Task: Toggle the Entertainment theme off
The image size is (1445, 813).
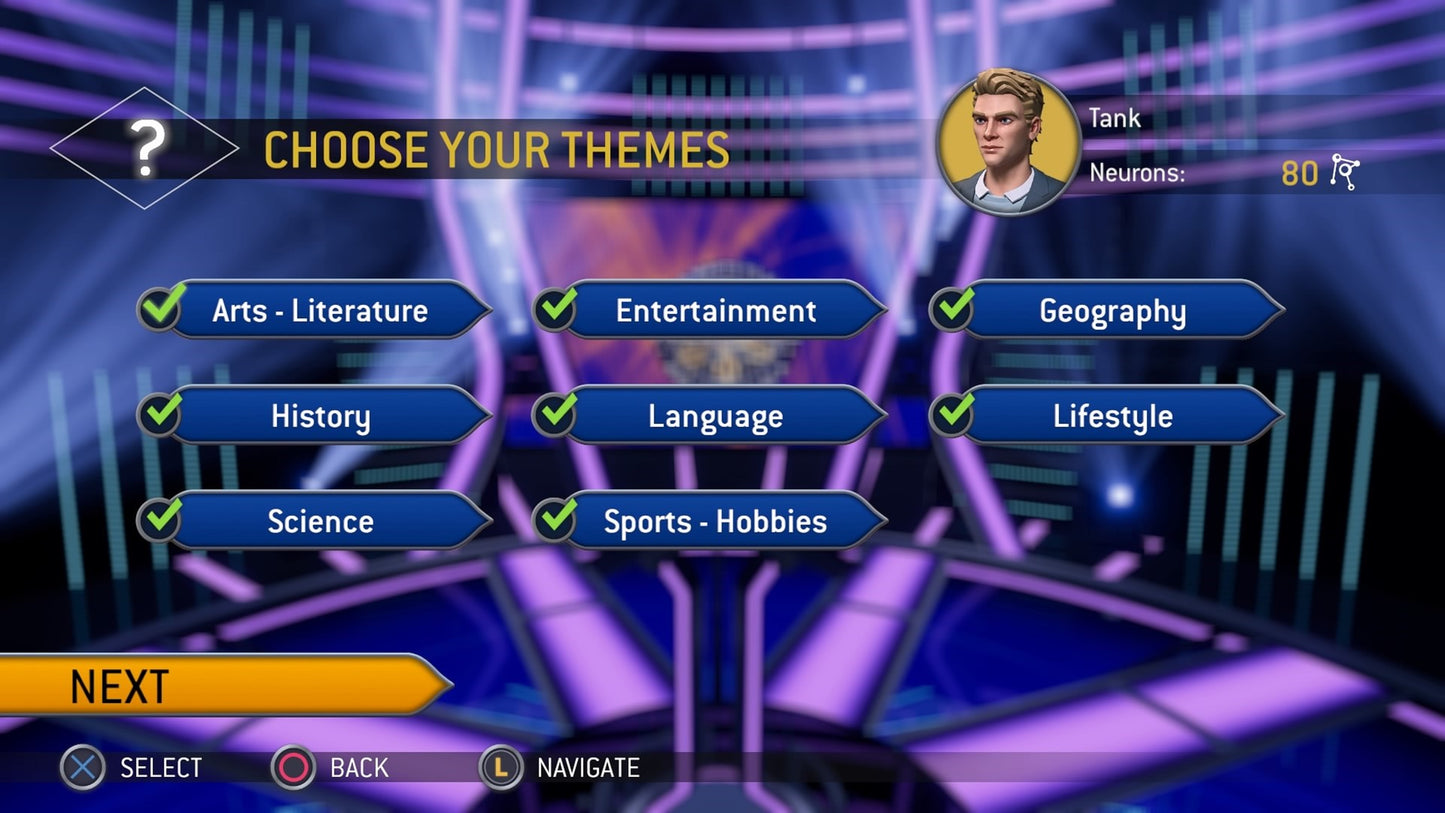Action: pyautogui.click(x=716, y=311)
